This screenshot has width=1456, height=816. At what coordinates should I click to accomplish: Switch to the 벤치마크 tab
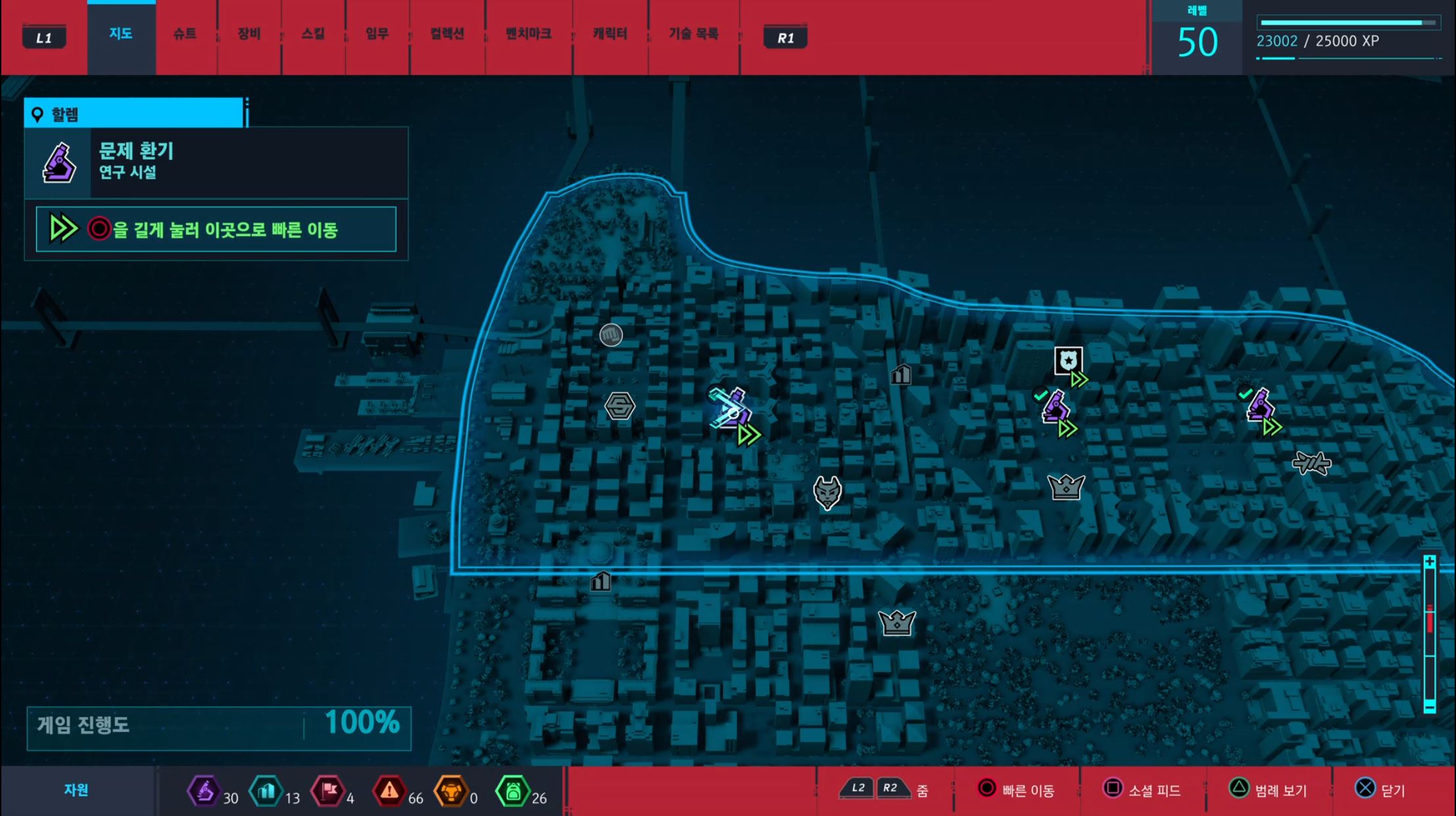(x=528, y=34)
